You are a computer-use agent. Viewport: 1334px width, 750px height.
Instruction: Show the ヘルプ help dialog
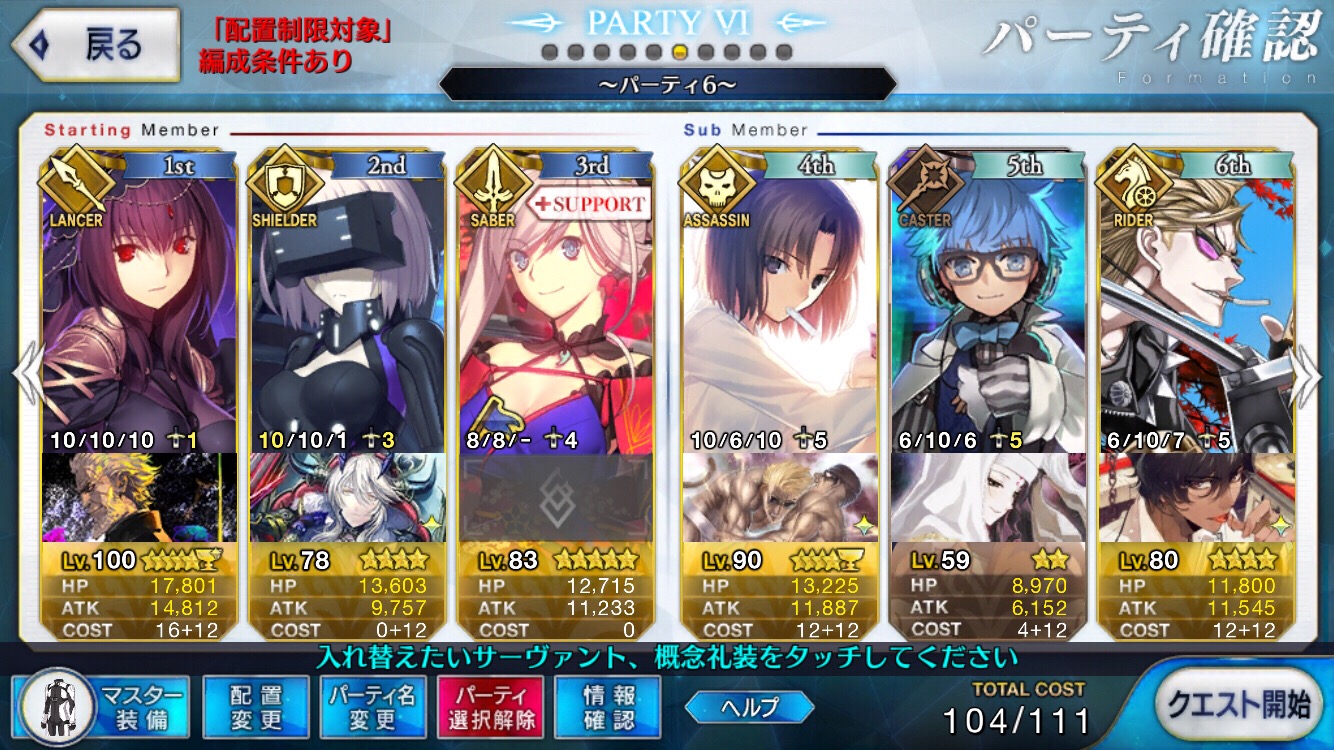tap(748, 707)
